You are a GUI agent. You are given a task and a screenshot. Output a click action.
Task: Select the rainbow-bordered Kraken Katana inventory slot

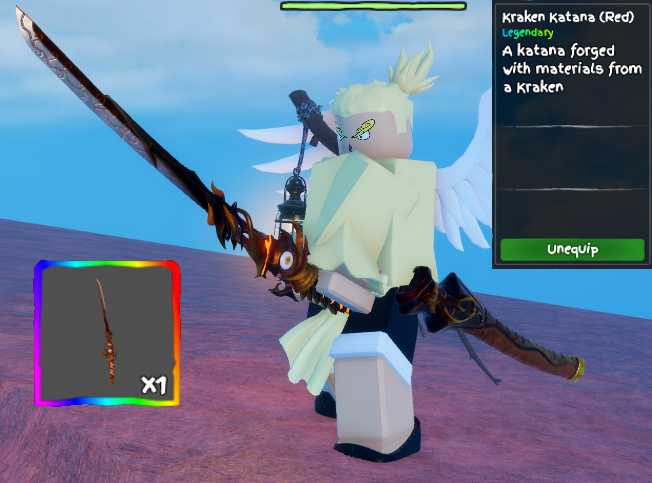(x=107, y=332)
